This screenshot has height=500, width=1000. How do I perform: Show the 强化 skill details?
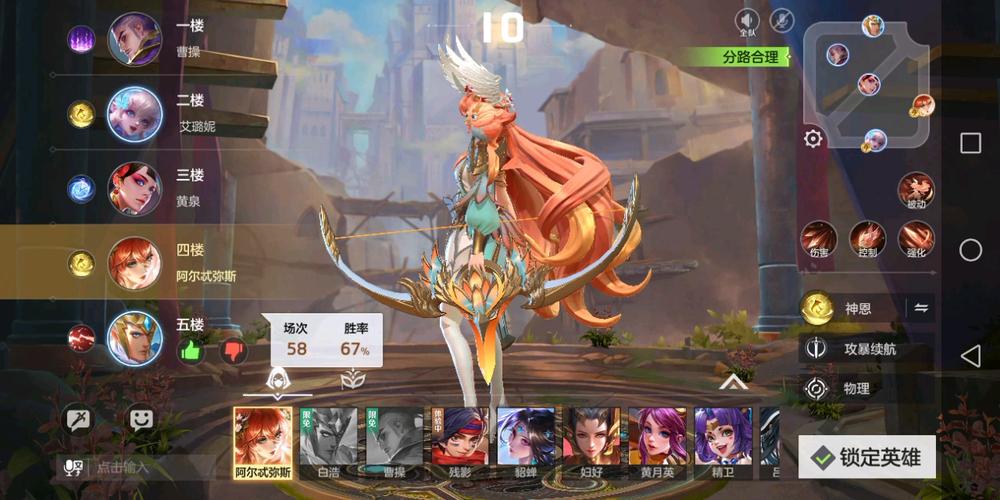click(x=915, y=239)
